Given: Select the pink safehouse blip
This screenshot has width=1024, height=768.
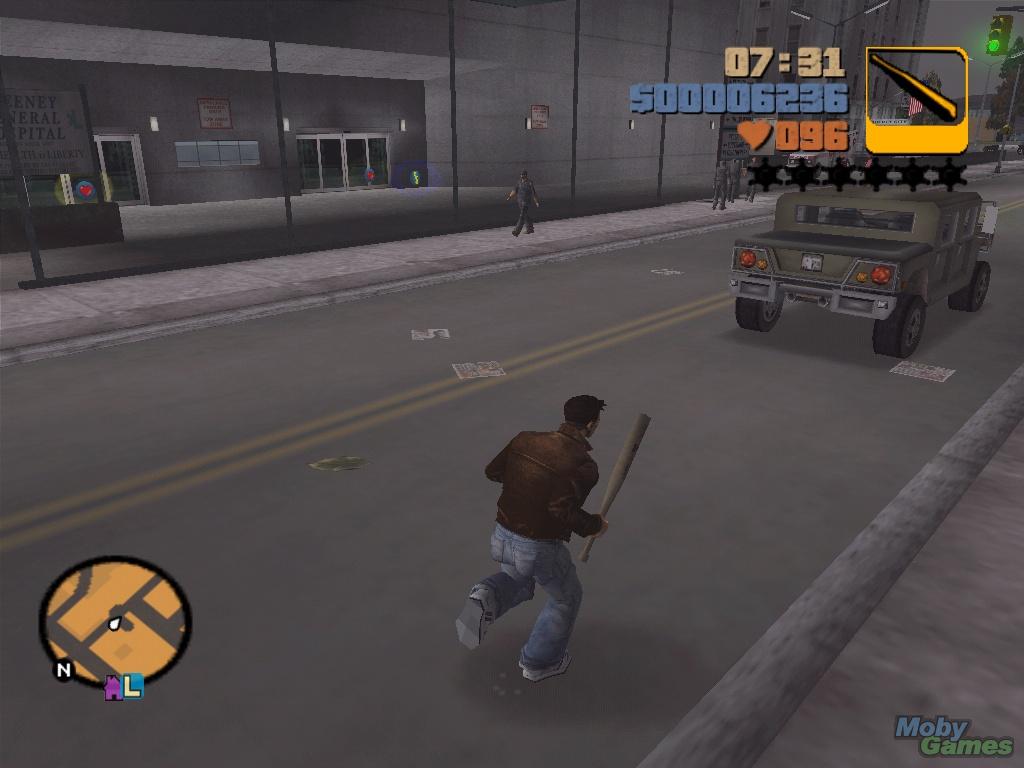Looking at the screenshot, I should (114, 687).
